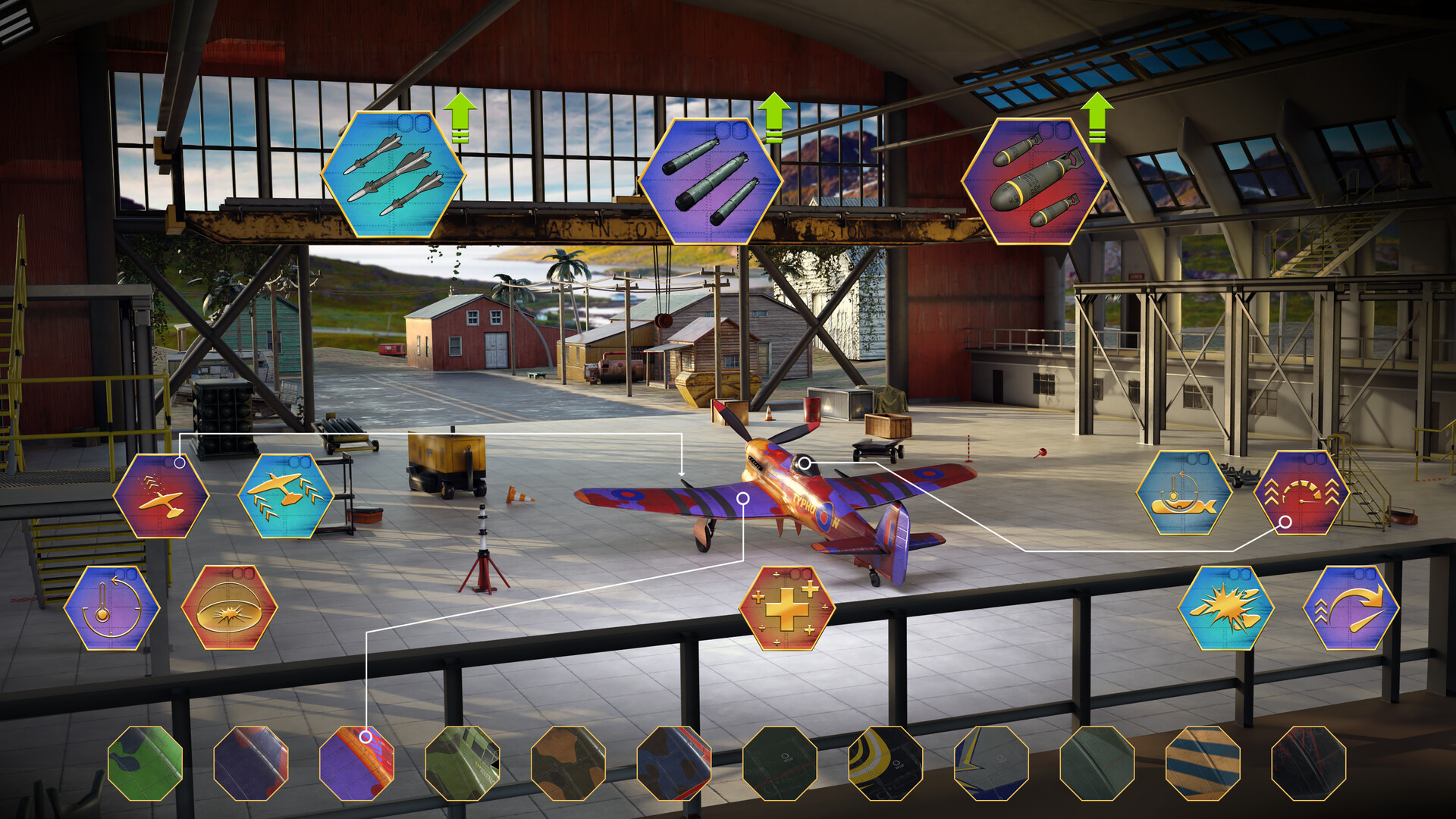The image size is (1456, 819).
Task: Select the purple and orange paint skin
Action: tap(356, 763)
